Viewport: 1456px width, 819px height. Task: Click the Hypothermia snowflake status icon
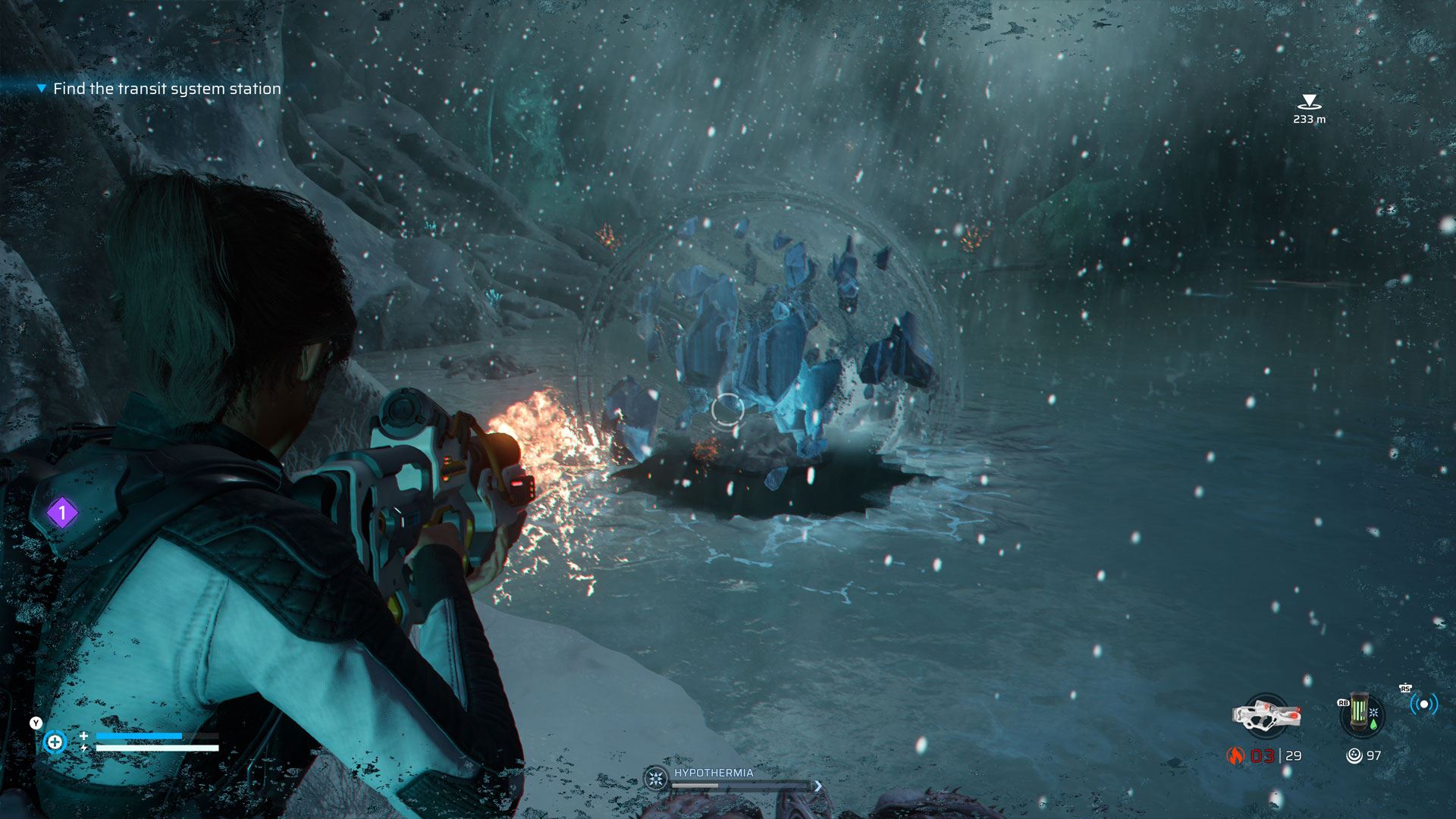click(x=656, y=779)
